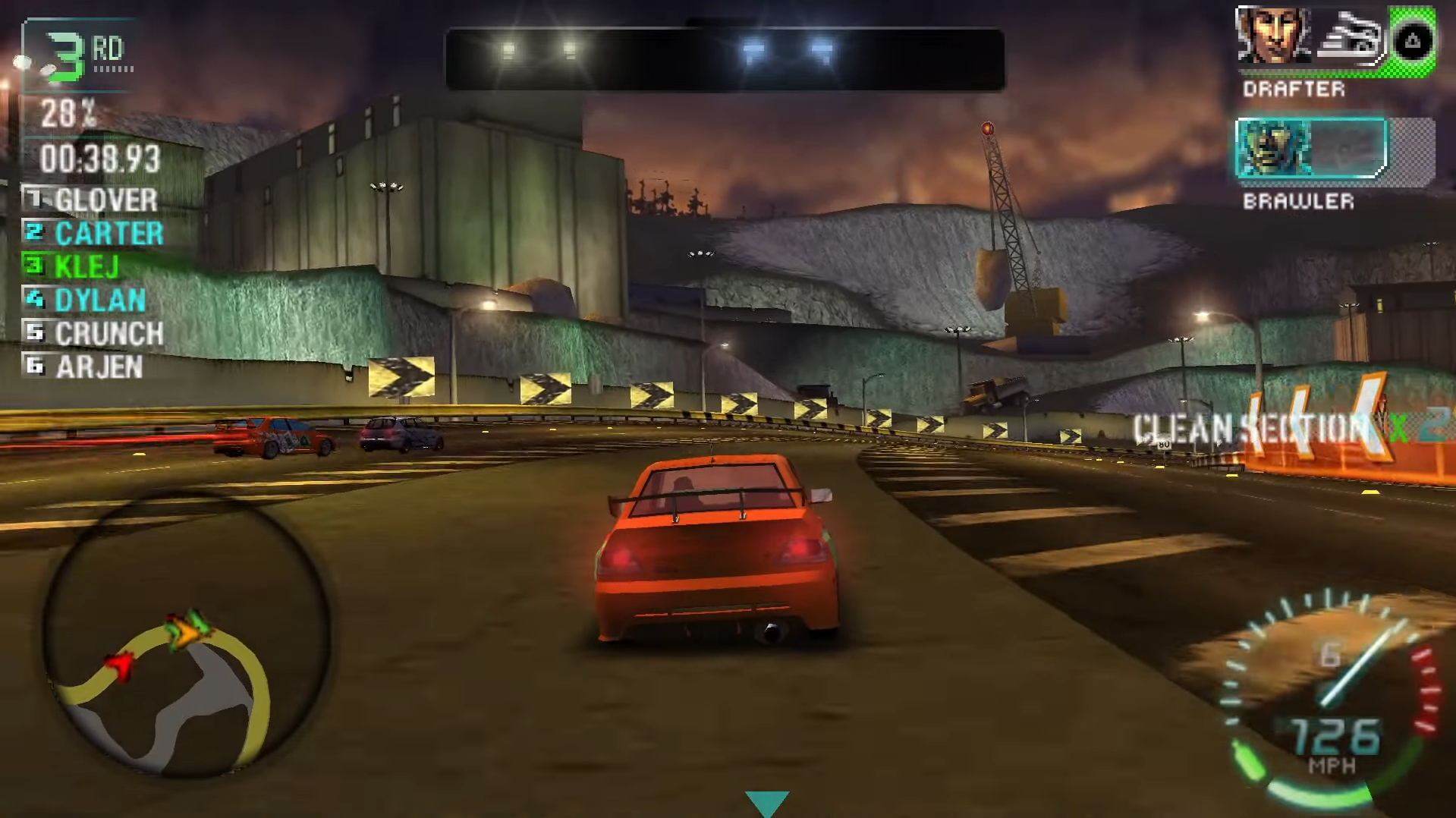
Task: Click the teal down arrow at bottom
Action: [x=767, y=803]
